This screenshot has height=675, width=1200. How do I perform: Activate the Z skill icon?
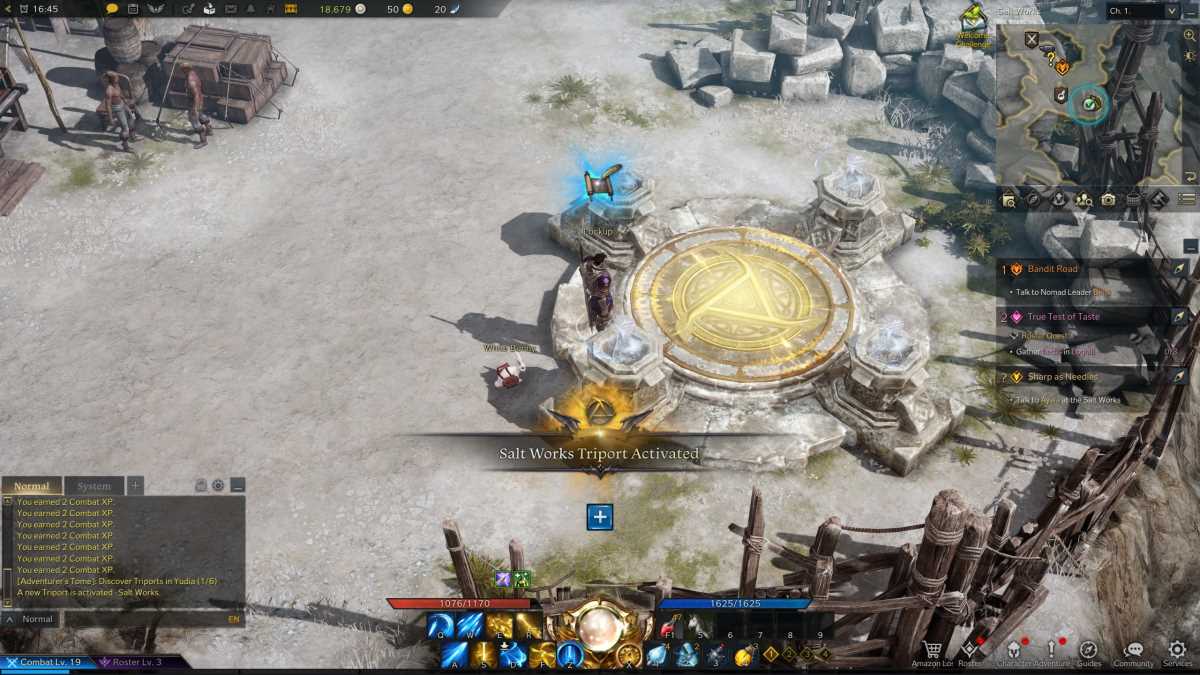[x=570, y=655]
